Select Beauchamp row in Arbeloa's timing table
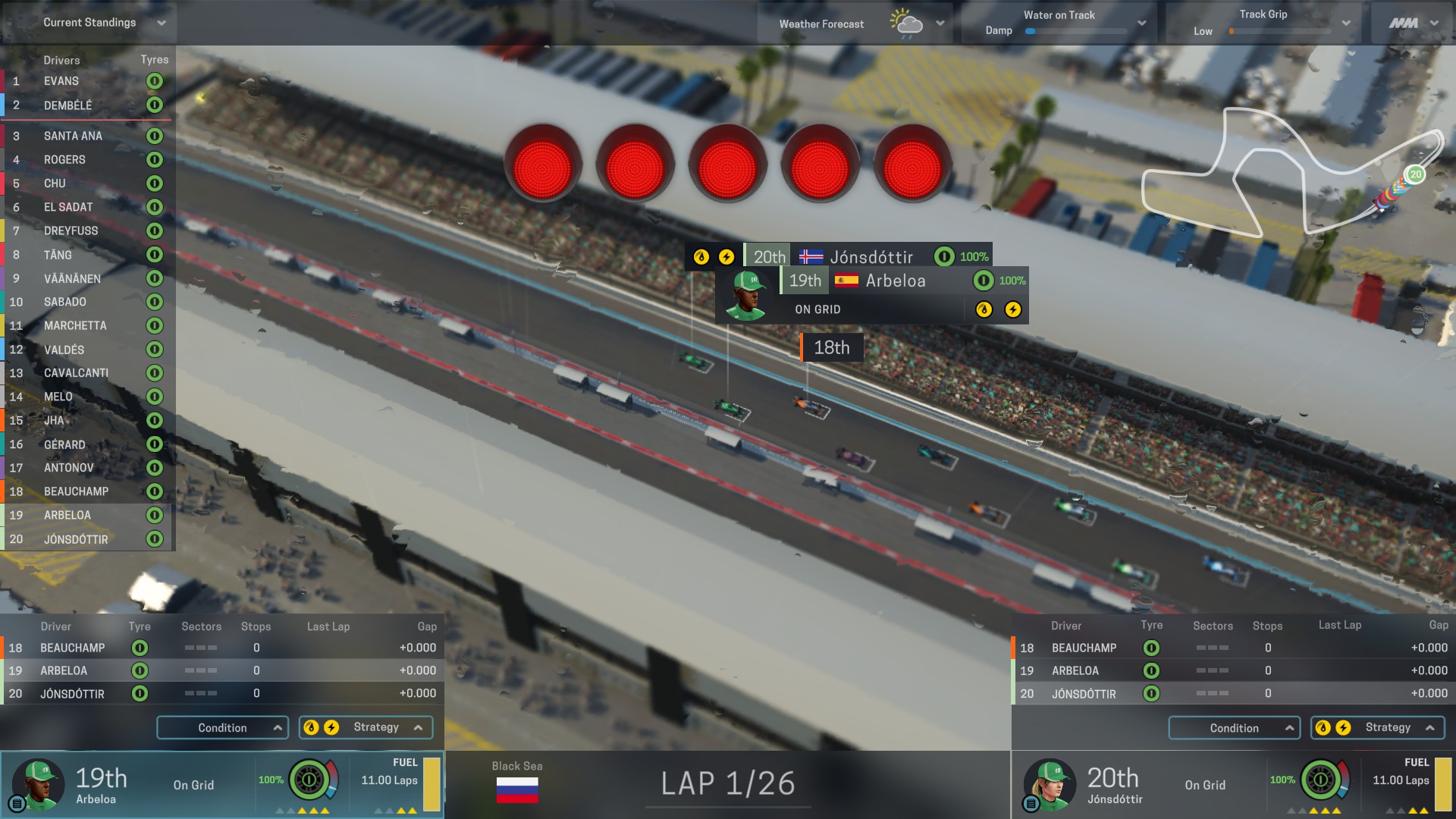Viewport: 1456px width, 819px height. [73, 648]
